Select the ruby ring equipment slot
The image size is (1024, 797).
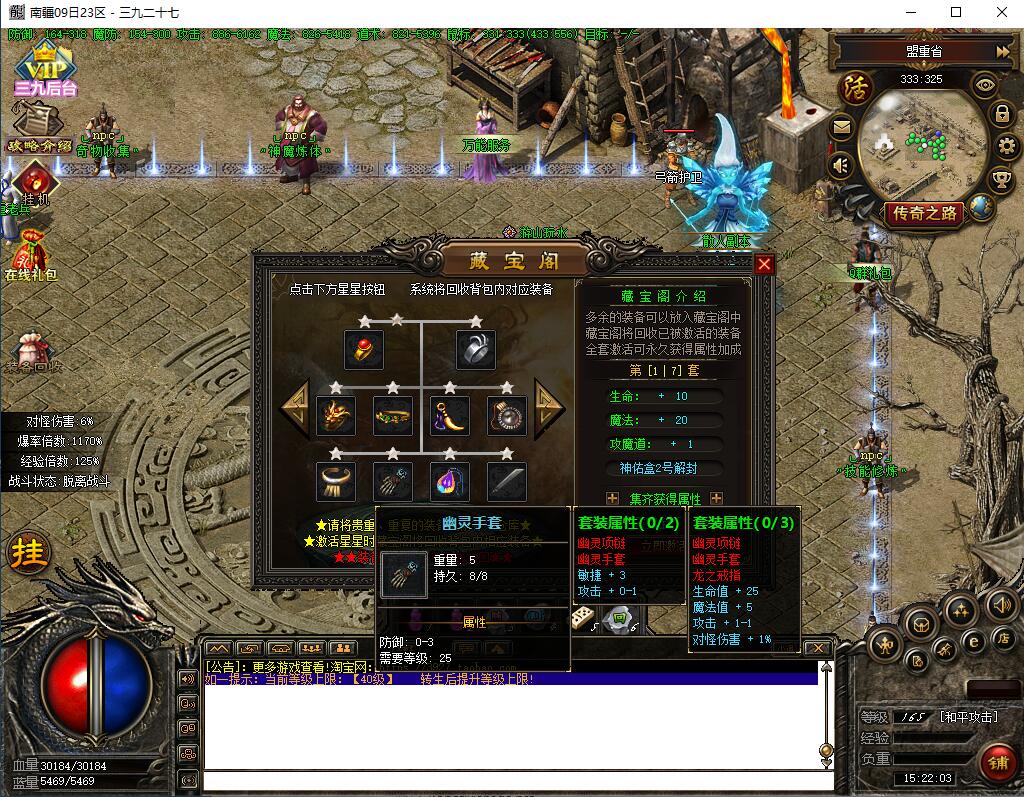(x=364, y=350)
